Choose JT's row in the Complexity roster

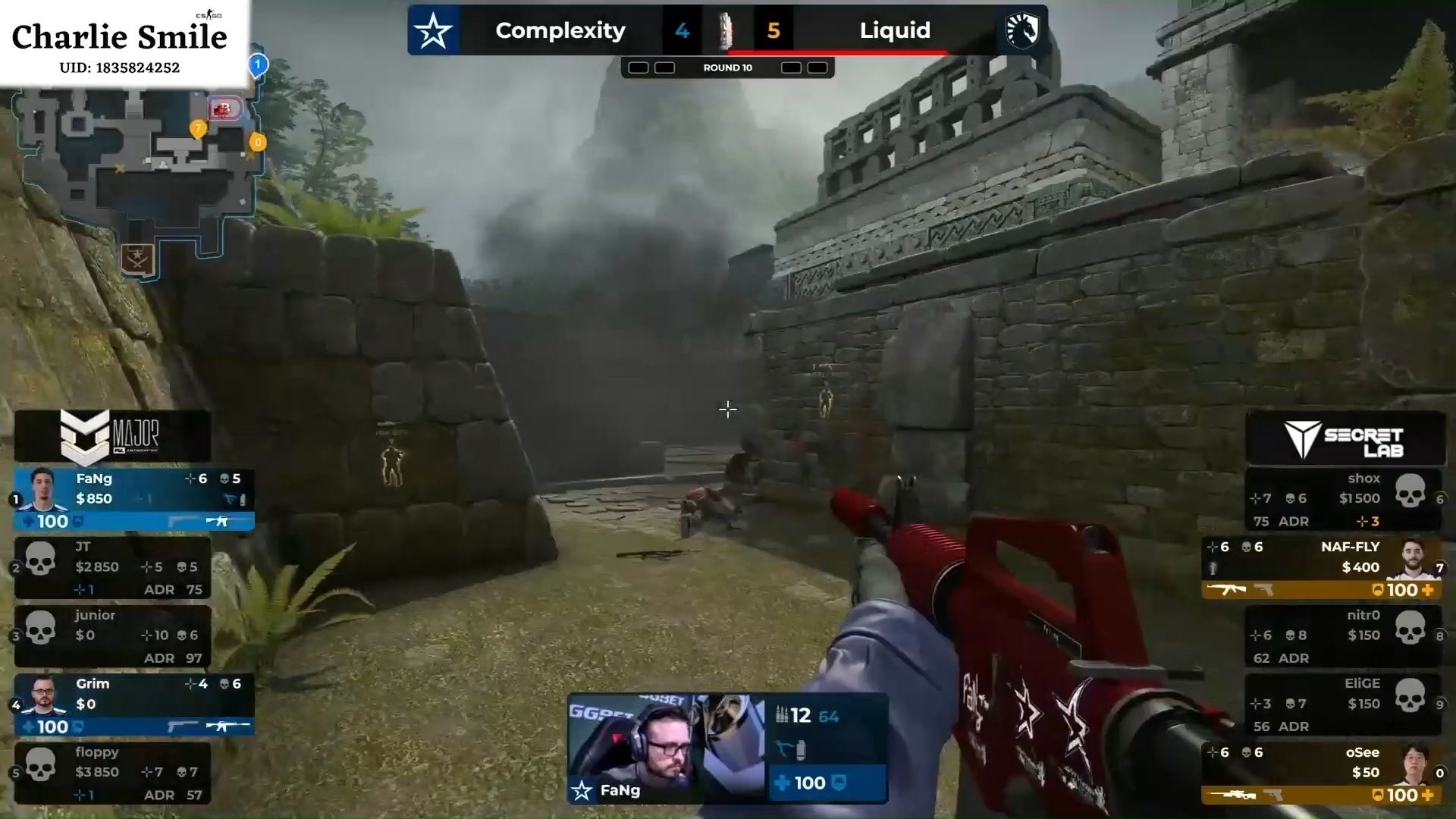click(112, 567)
